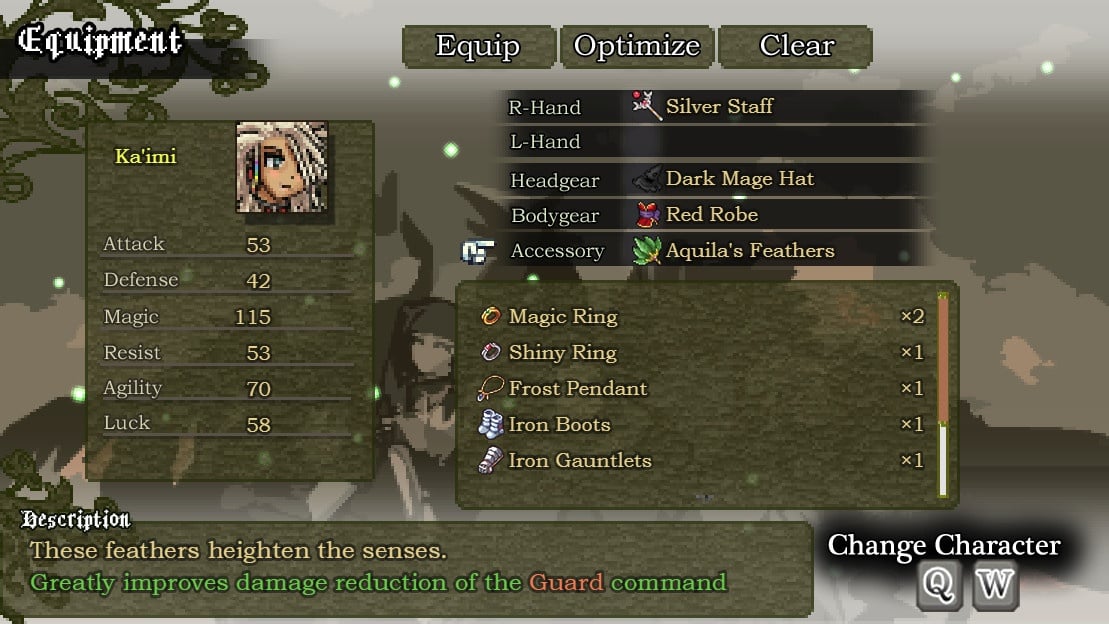The image size is (1109, 624).
Task: Select the Accessory Aquila's Feathers slot
Action: 718,251
